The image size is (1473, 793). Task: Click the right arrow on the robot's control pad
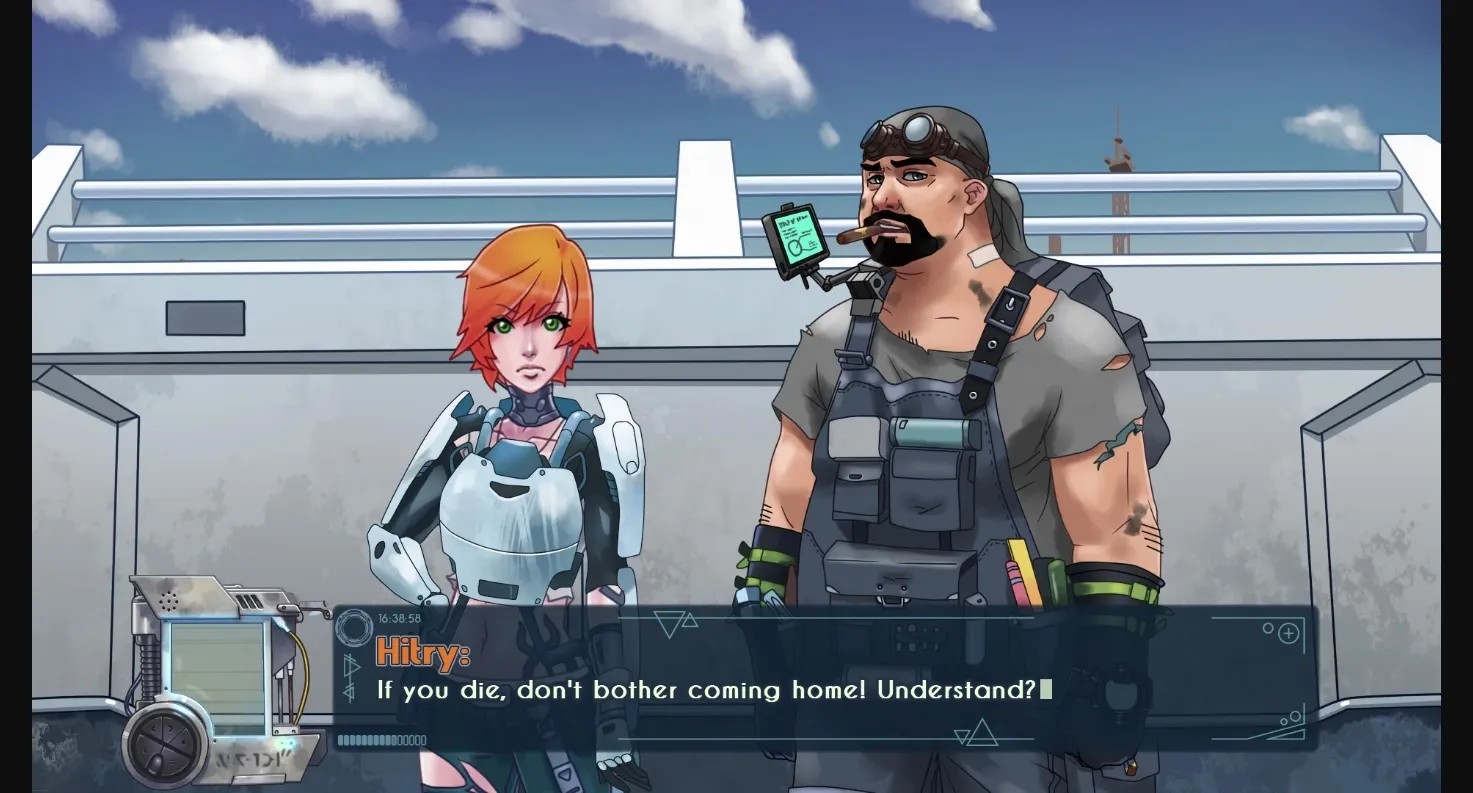pos(172,728)
